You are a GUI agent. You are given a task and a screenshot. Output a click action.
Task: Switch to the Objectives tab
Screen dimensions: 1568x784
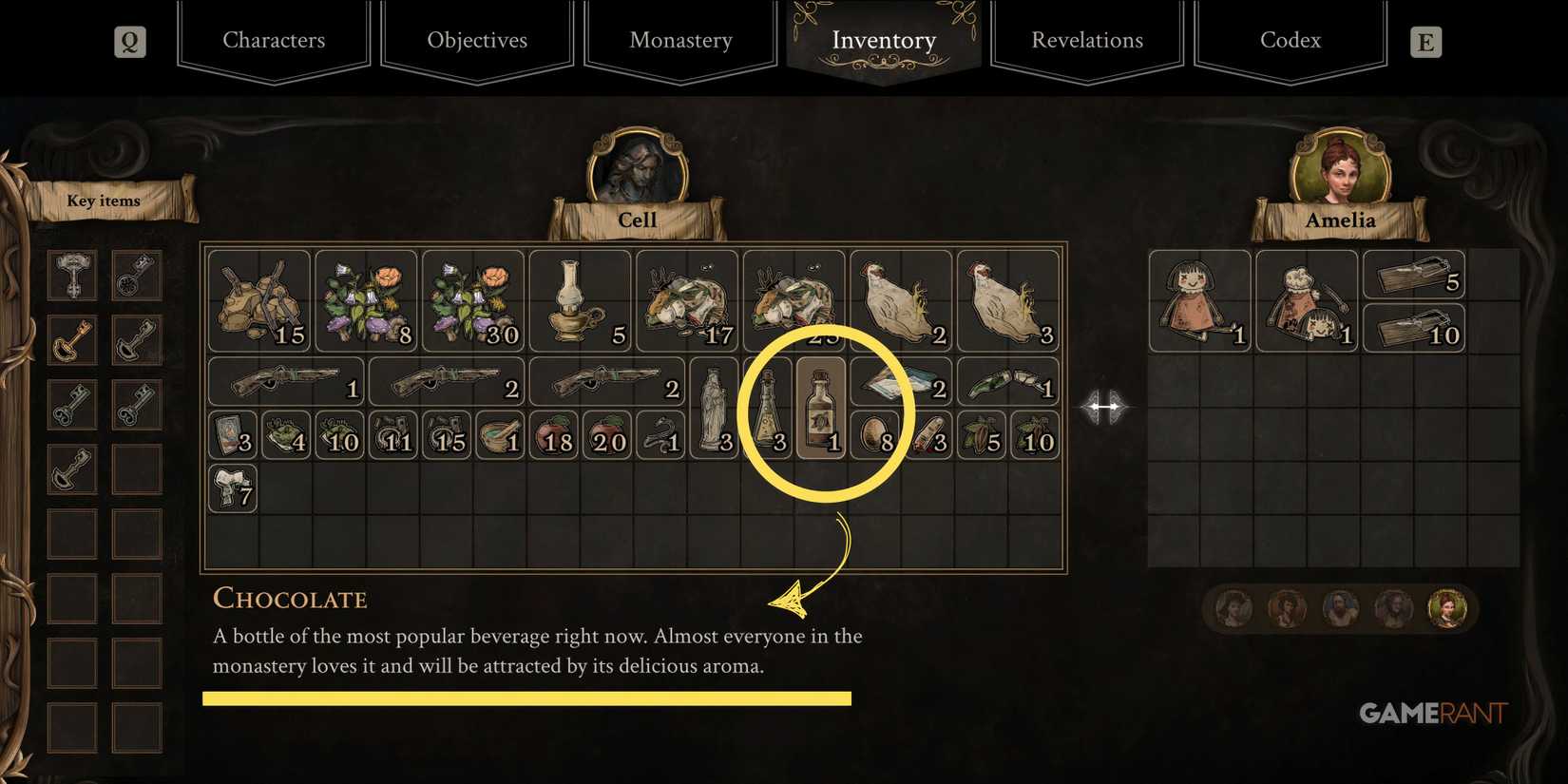coord(477,40)
